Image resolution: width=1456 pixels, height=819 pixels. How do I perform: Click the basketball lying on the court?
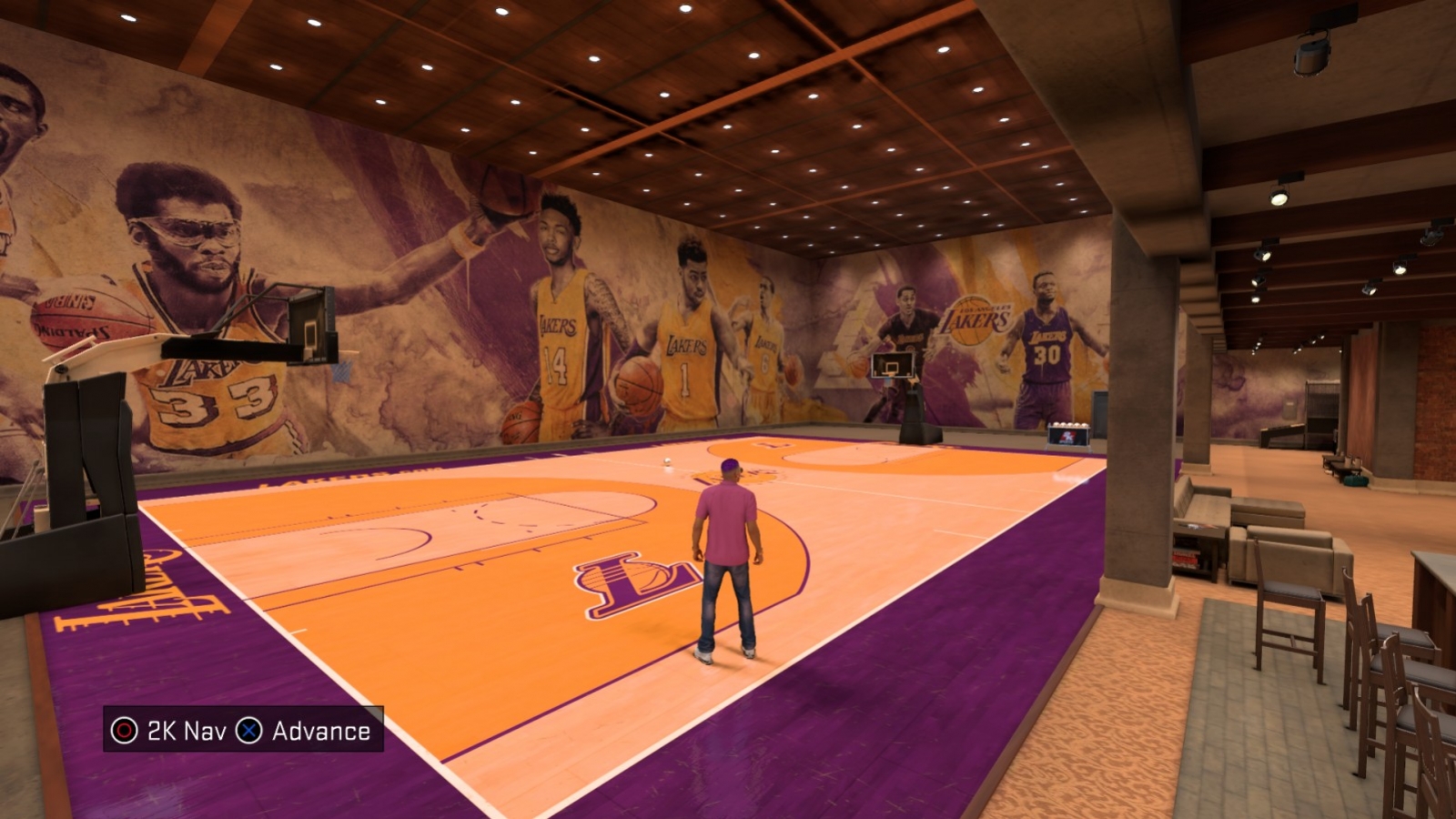point(667,463)
